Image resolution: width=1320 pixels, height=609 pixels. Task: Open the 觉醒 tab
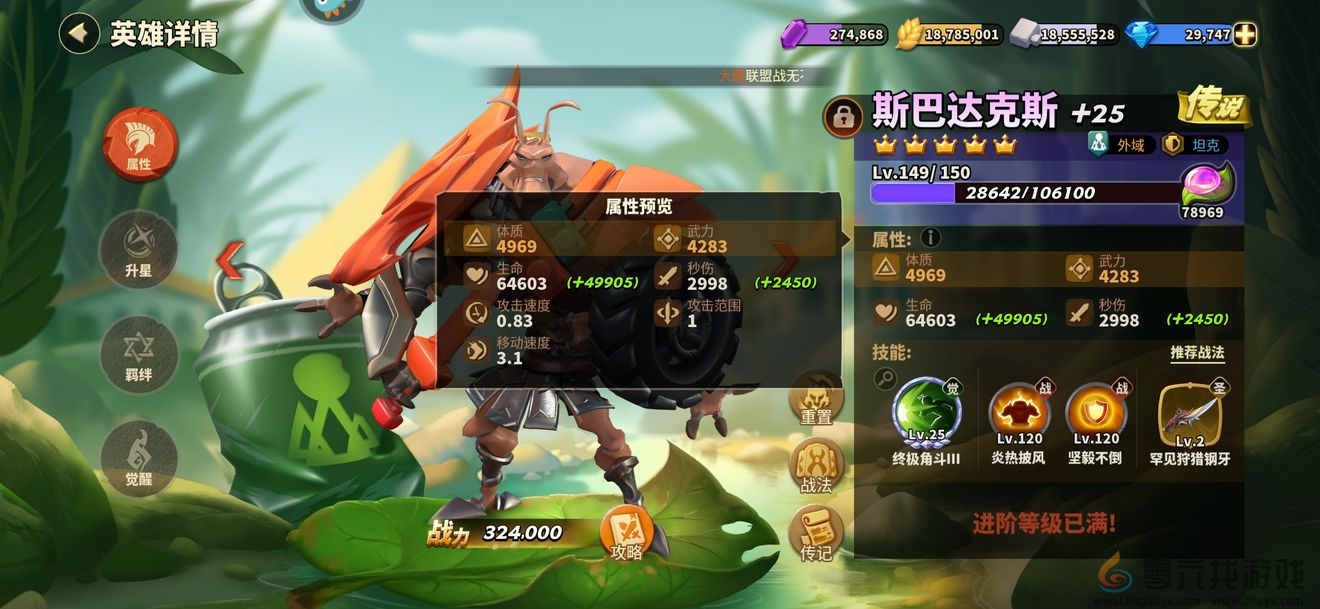139,458
